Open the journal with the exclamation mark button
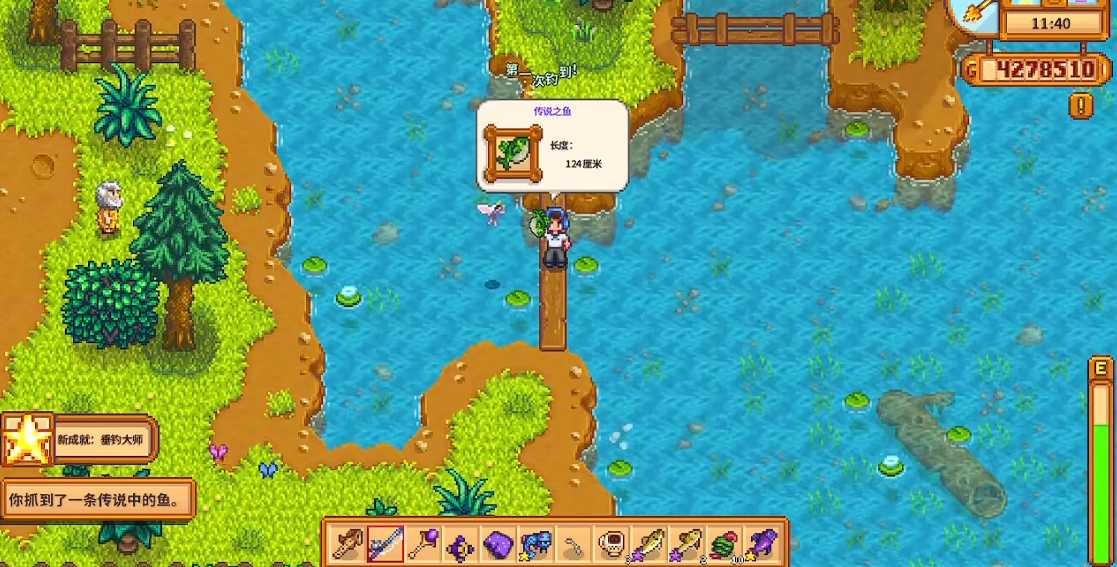 (1081, 105)
